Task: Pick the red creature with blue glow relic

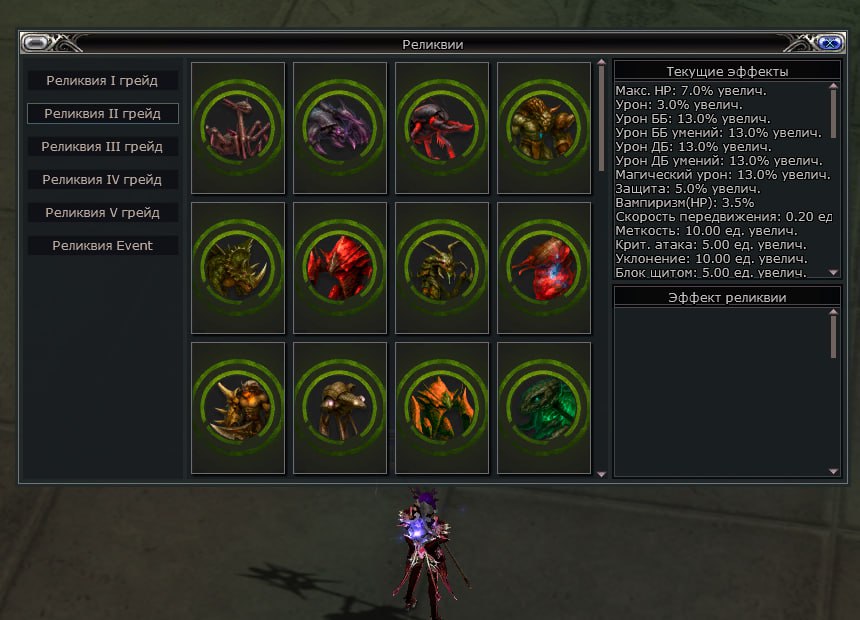Action: [x=544, y=267]
